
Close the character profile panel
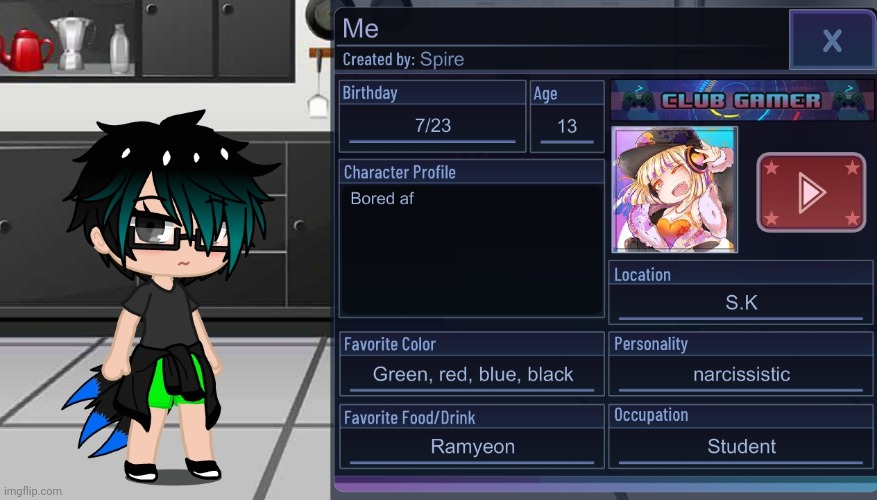(x=831, y=40)
